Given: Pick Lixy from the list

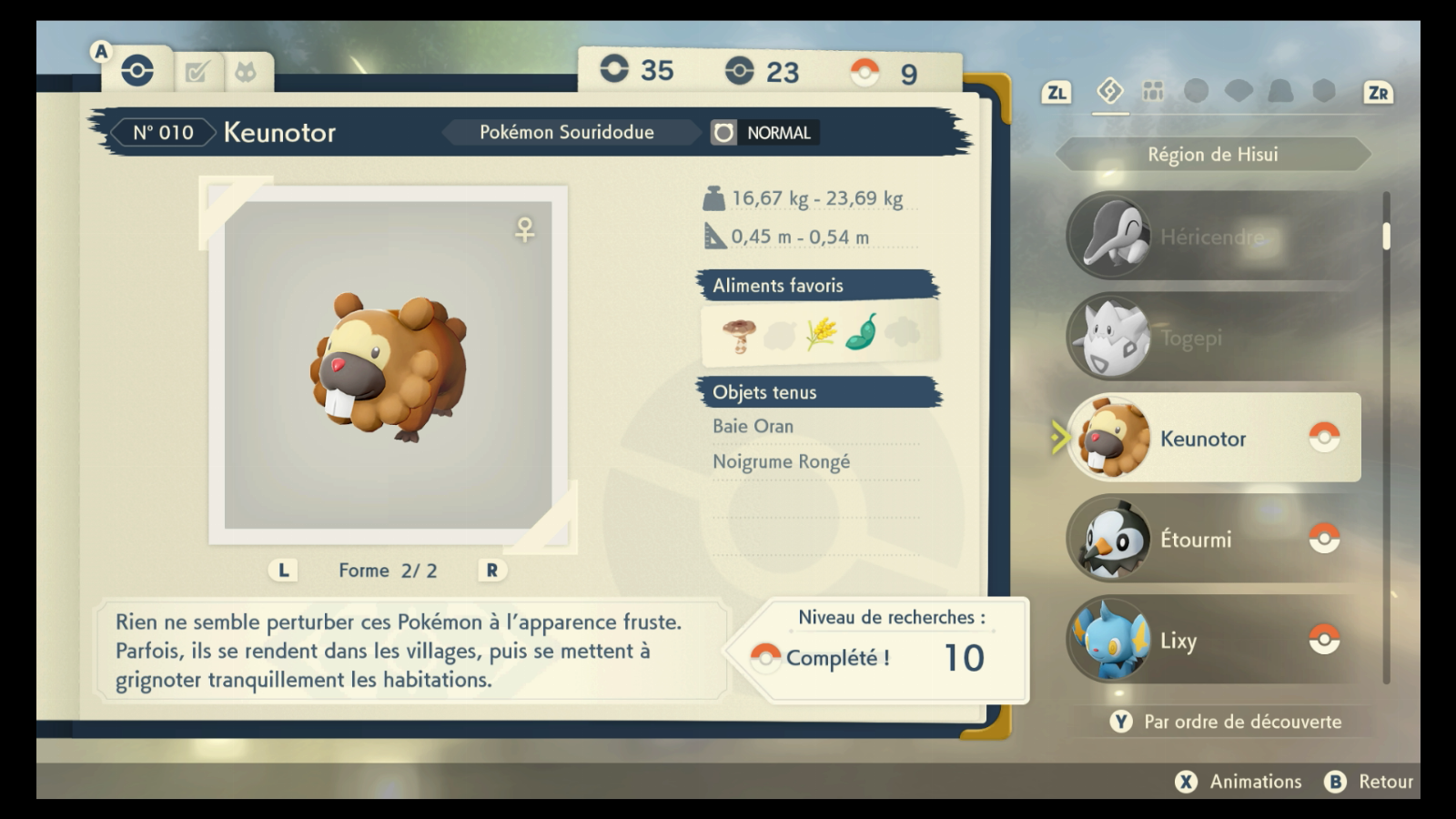Looking at the screenshot, I should pos(1213,641).
